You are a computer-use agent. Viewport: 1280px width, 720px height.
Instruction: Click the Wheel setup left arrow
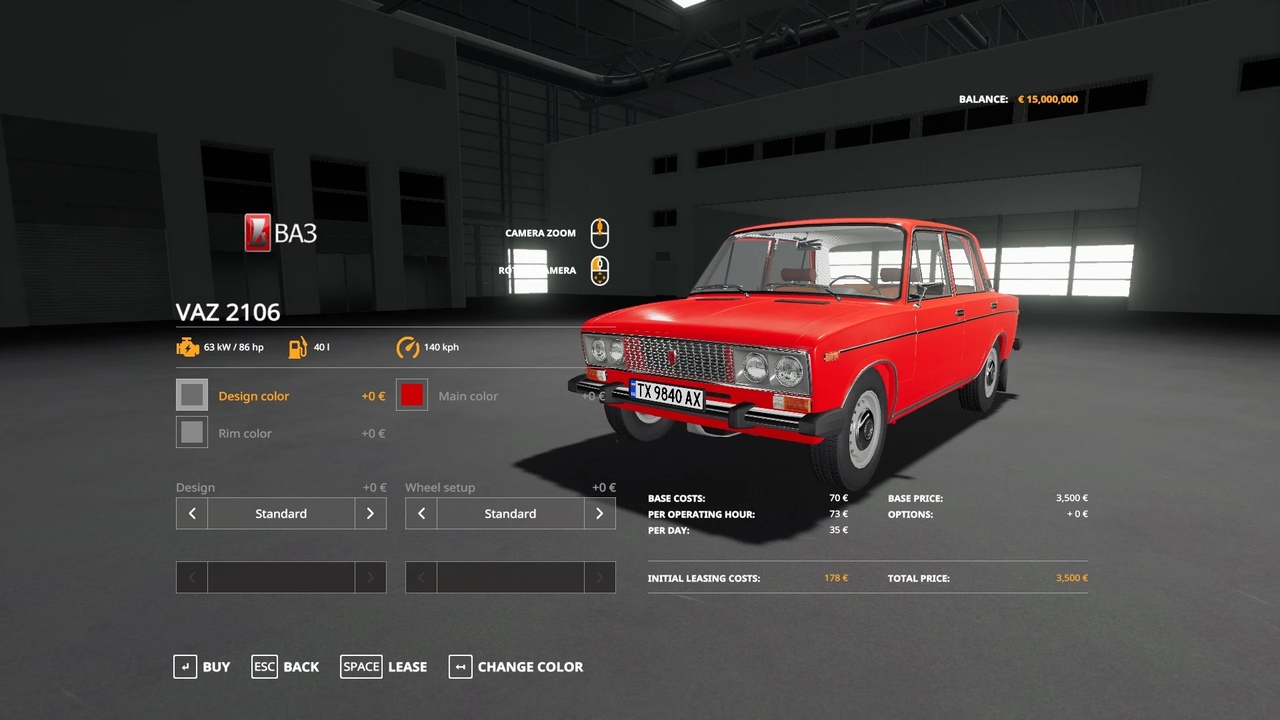pyautogui.click(x=421, y=514)
